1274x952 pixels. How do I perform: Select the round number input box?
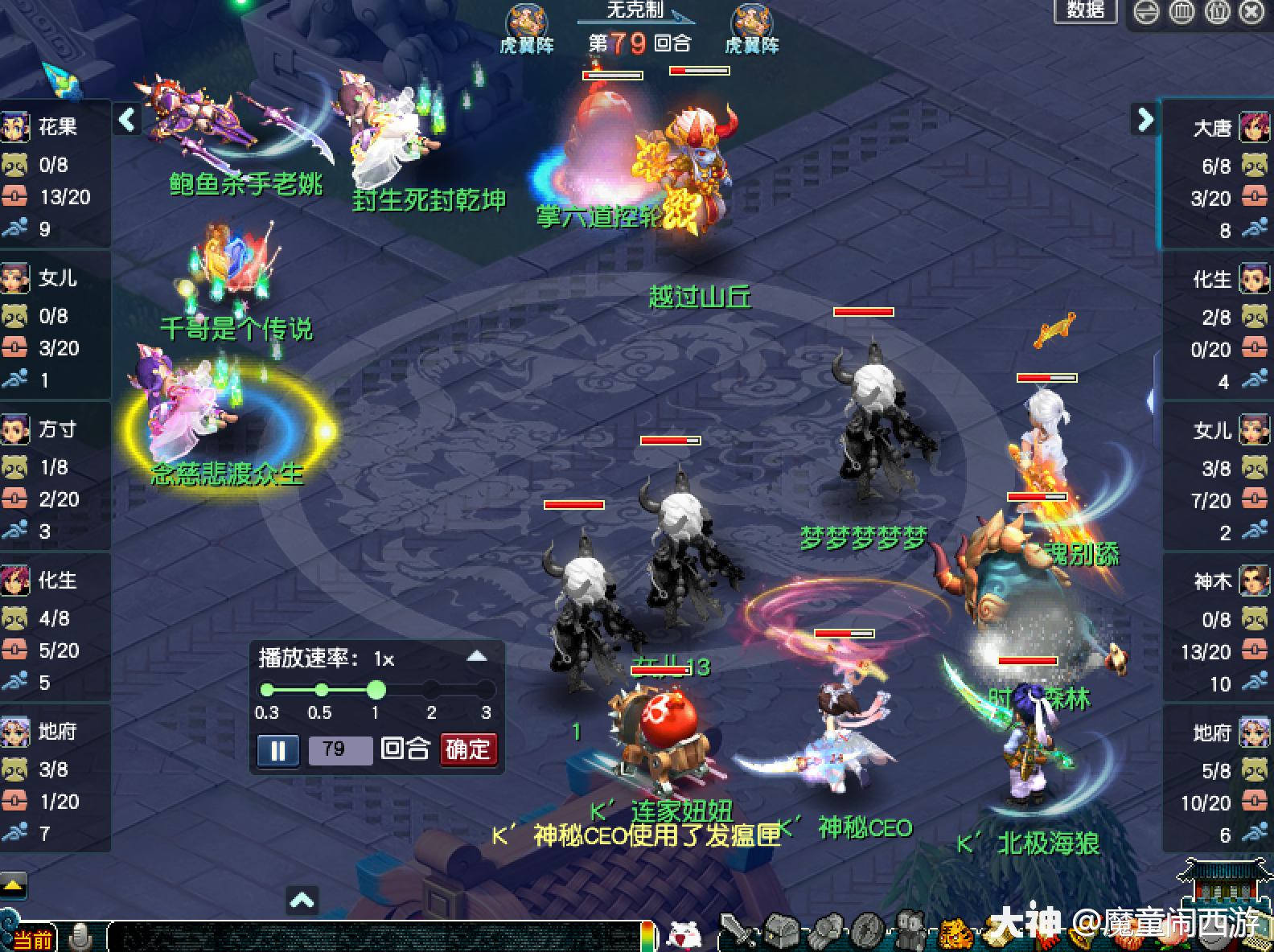click(x=340, y=750)
